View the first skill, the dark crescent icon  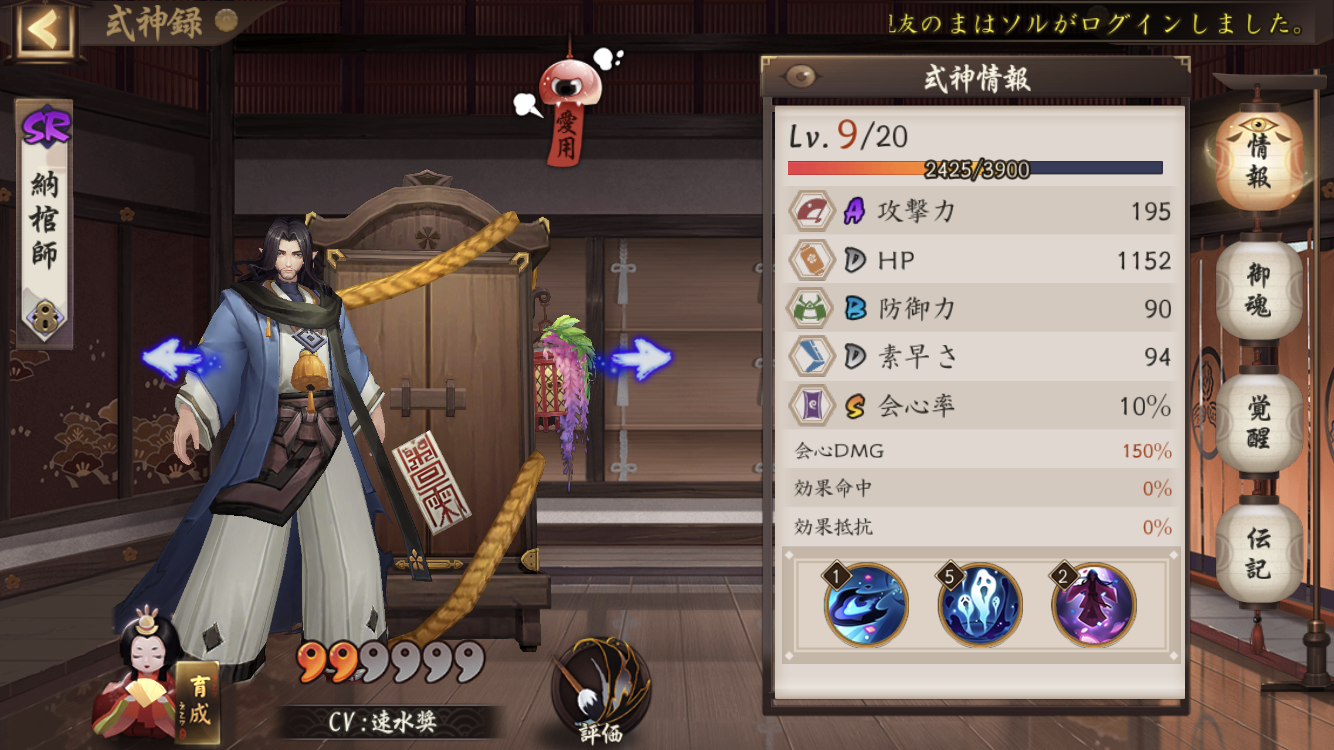click(x=866, y=604)
